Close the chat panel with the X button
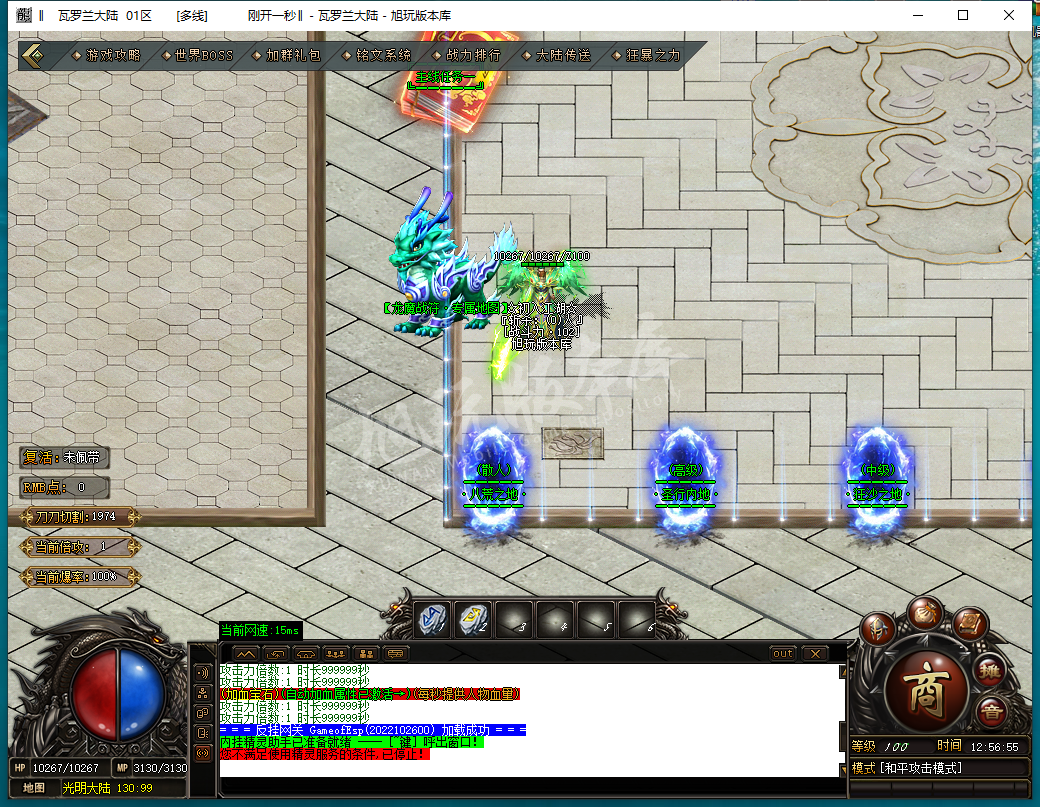 pyautogui.click(x=815, y=653)
